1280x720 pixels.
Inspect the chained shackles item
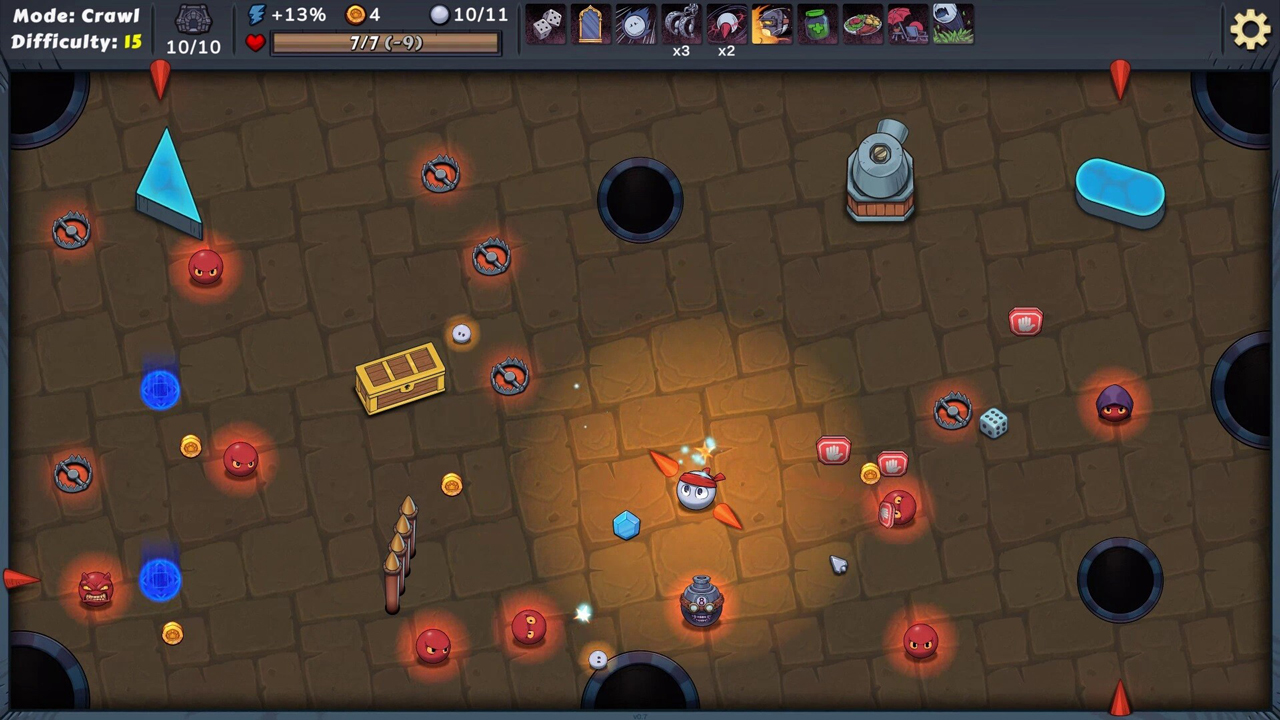point(681,24)
